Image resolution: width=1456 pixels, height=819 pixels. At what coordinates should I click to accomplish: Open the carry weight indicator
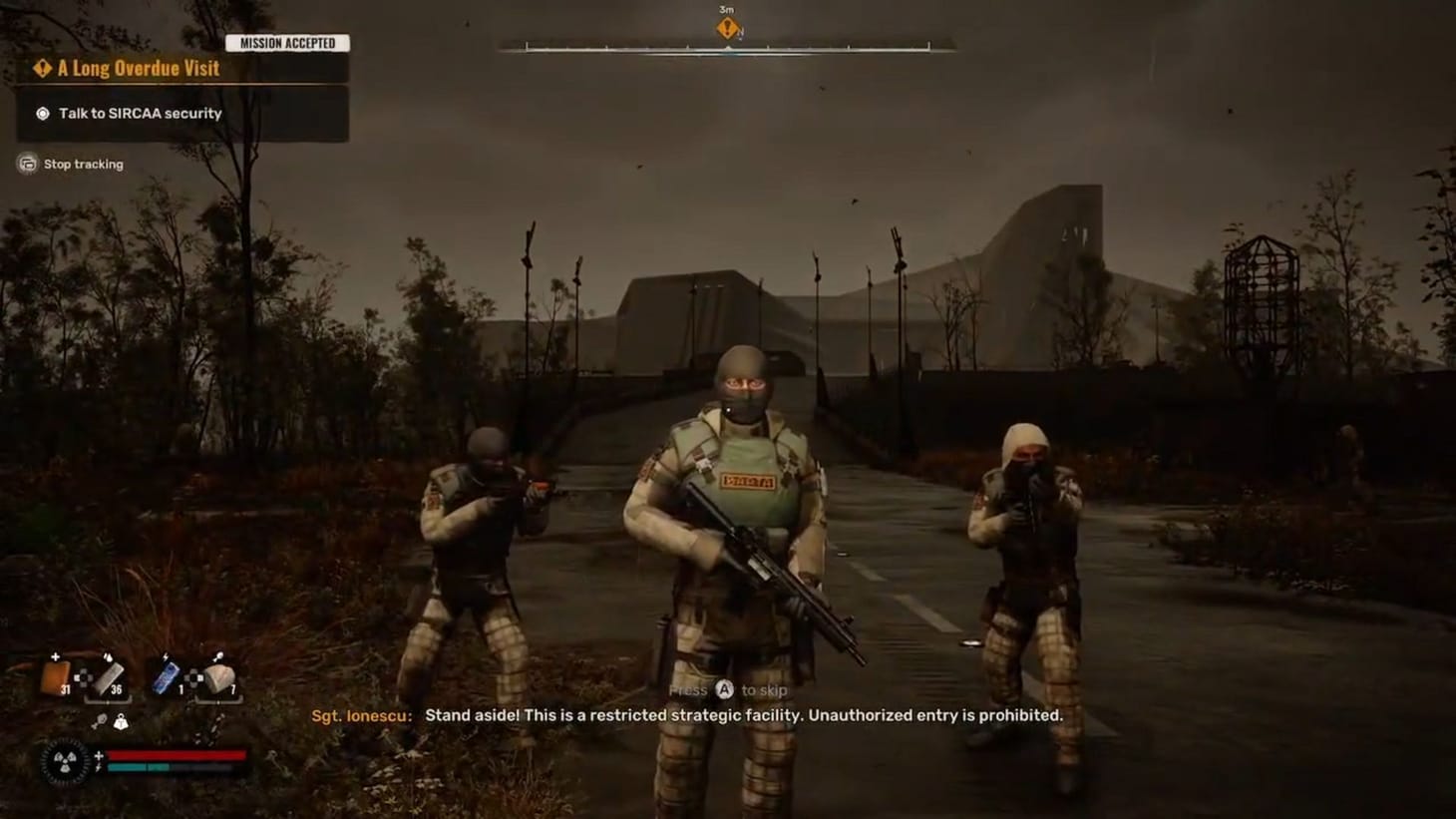coord(122,722)
